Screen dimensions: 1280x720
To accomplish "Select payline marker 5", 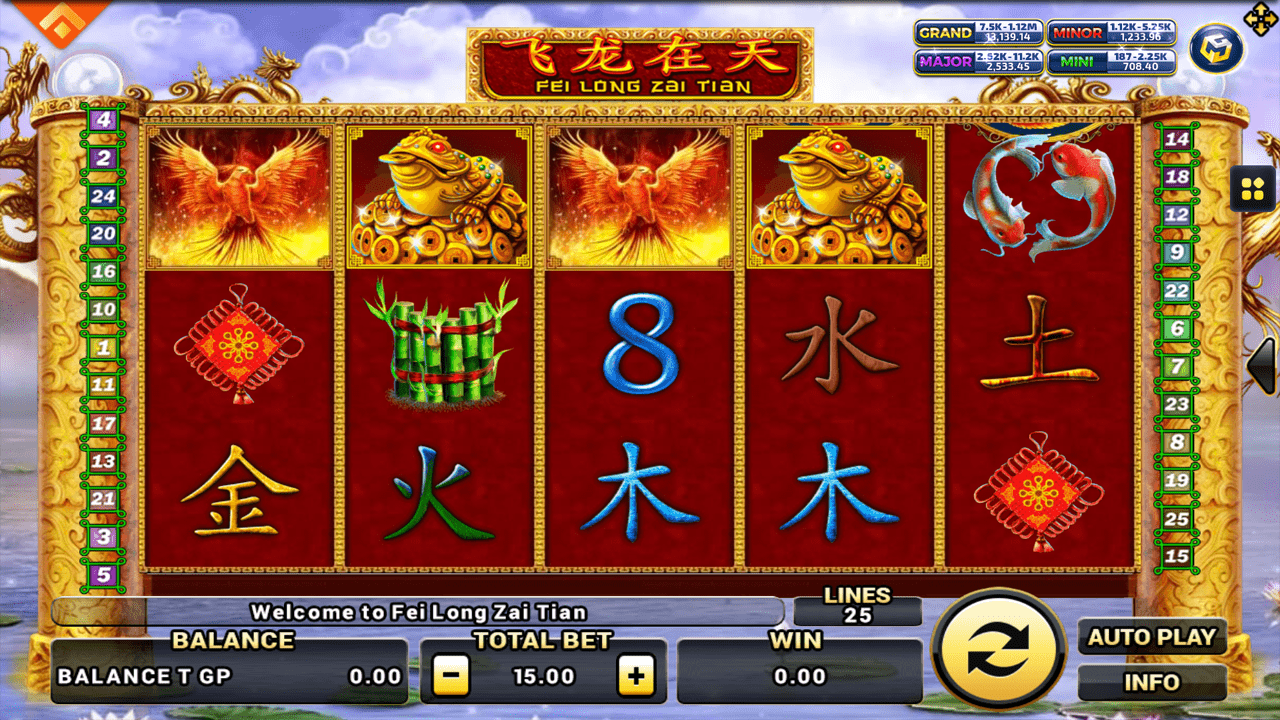I will pos(103,575).
